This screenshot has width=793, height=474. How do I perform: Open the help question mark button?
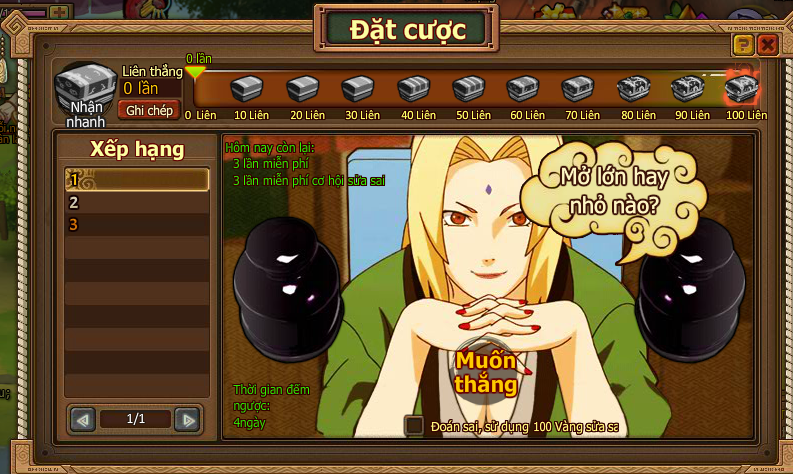(742, 45)
